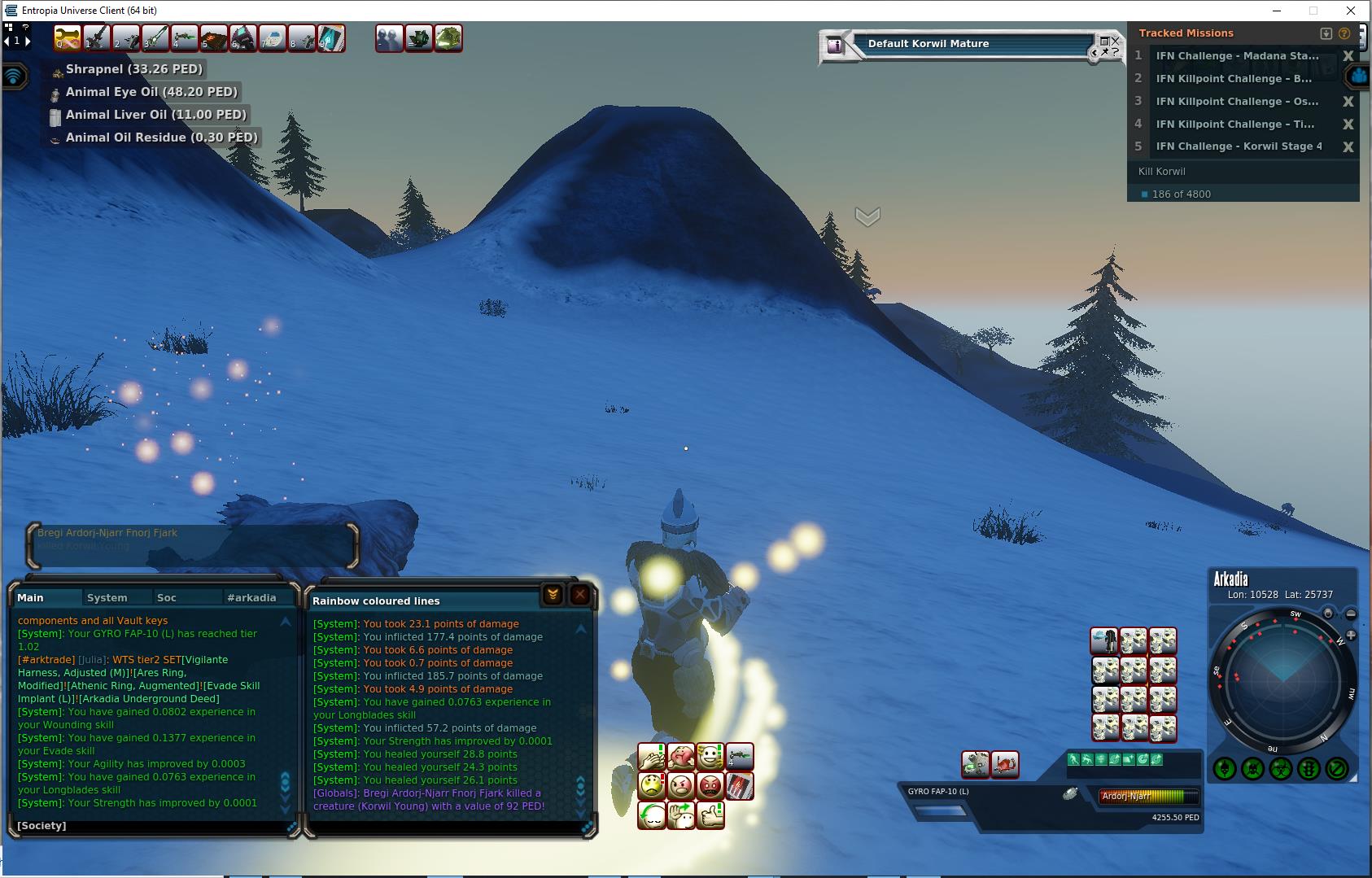Viewport: 1372px width, 878px height.
Task: Activate the thumbs-up emote icon
Action: (710, 815)
